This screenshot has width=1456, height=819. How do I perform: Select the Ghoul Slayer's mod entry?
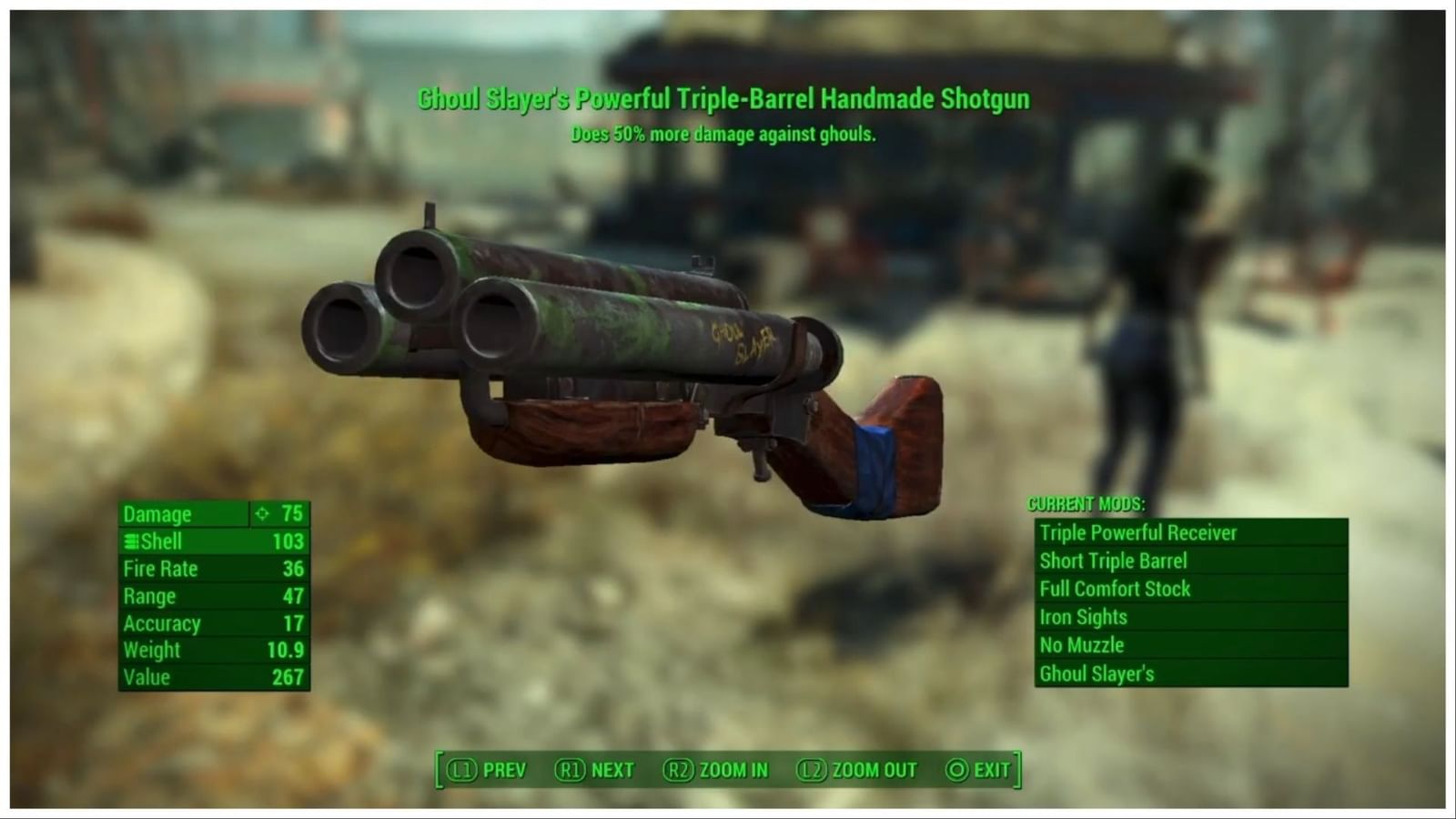(1097, 673)
